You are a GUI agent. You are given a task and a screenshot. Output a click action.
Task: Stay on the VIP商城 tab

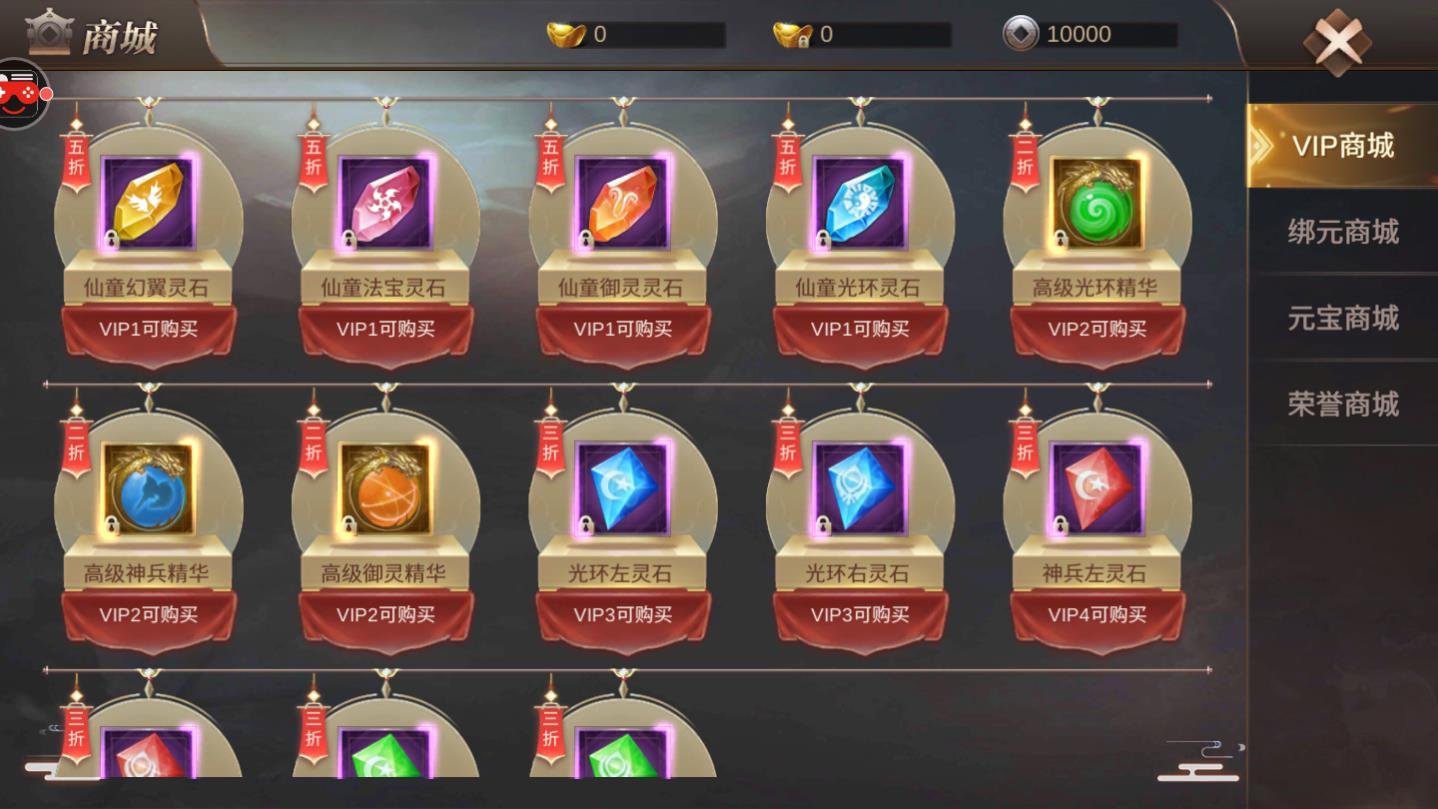(1341, 146)
